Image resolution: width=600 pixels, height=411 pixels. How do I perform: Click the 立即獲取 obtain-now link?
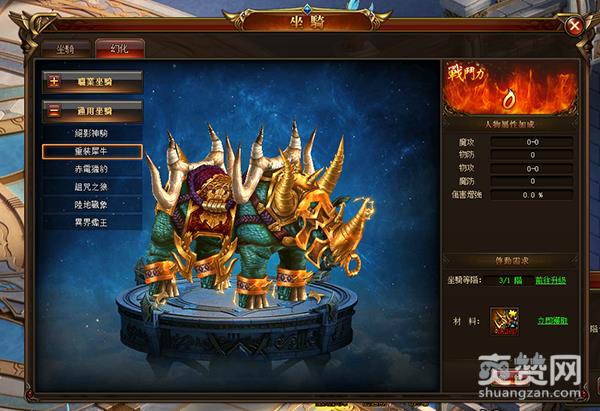553,323
